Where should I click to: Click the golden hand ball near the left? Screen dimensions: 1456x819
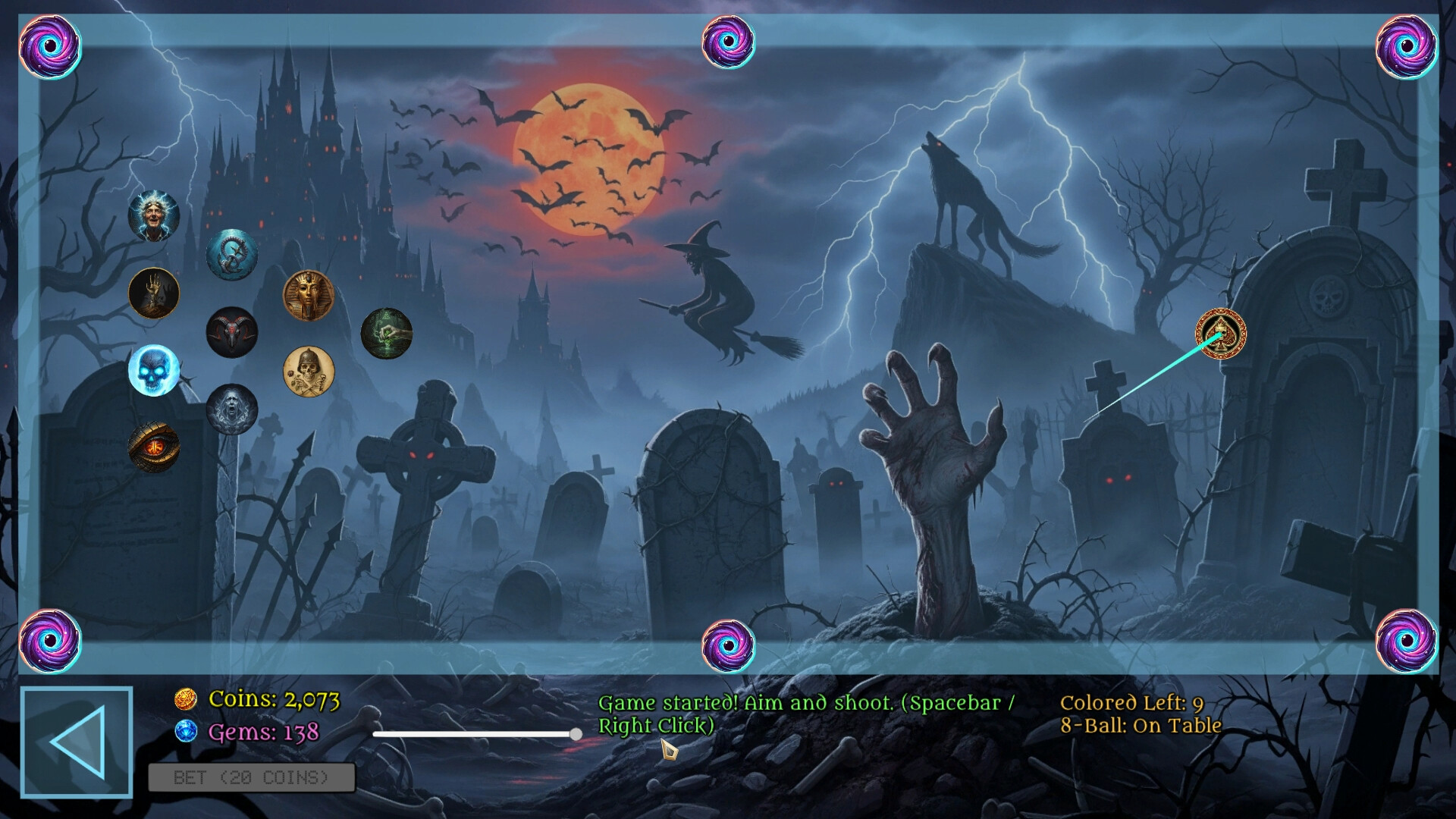click(x=153, y=293)
